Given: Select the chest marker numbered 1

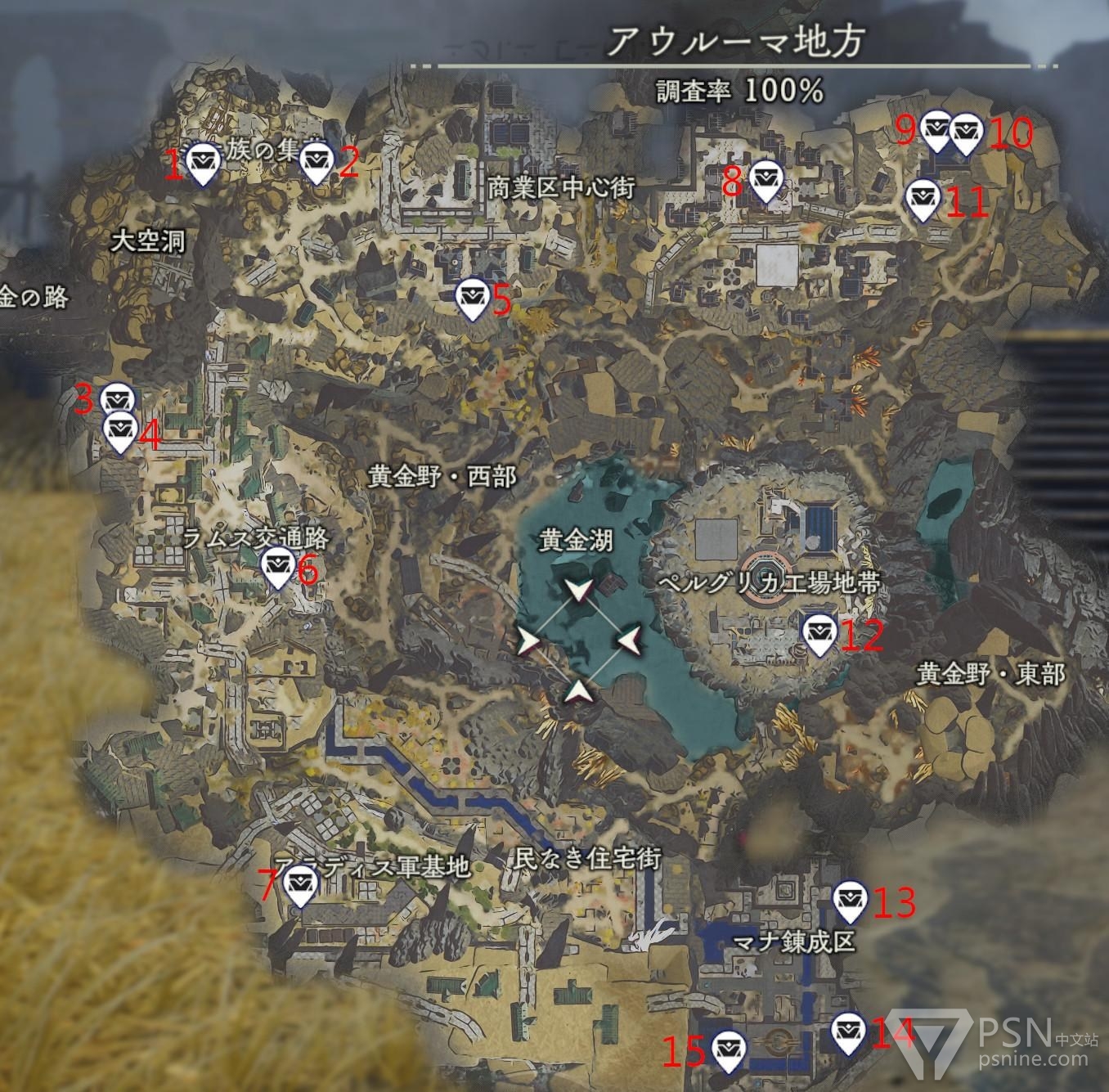Looking at the screenshot, I should 201,162.
